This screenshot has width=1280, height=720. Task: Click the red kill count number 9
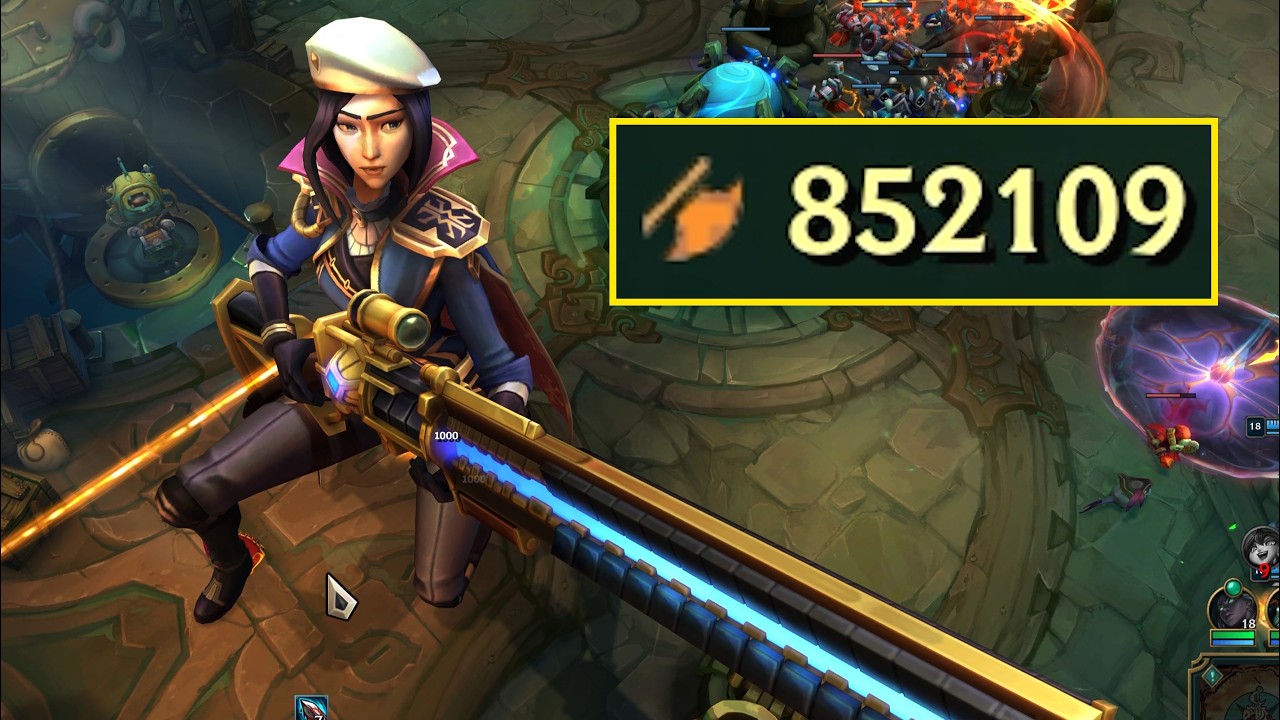click(x=1265, y=569)
